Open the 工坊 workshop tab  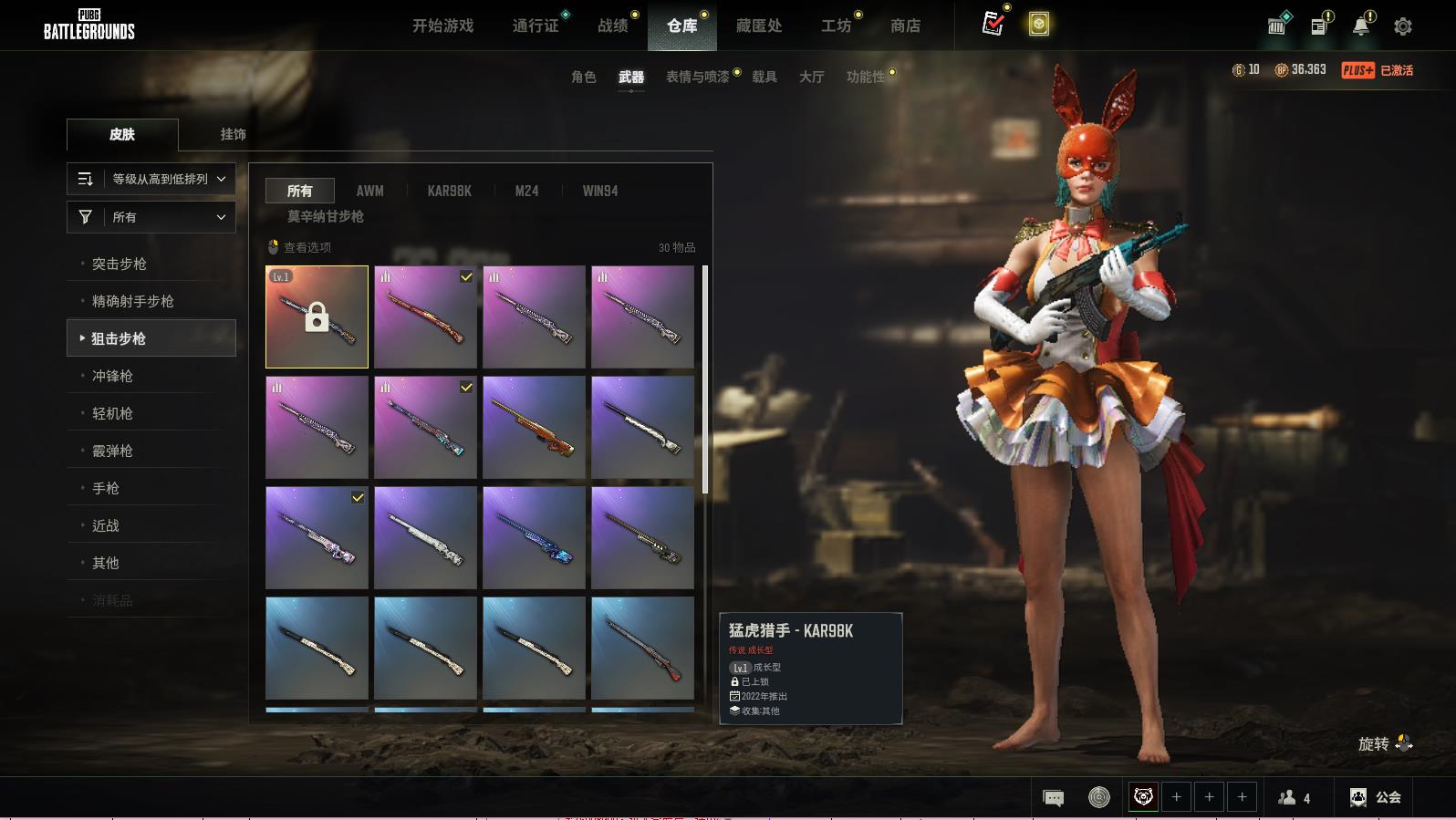tap(836, 26)
